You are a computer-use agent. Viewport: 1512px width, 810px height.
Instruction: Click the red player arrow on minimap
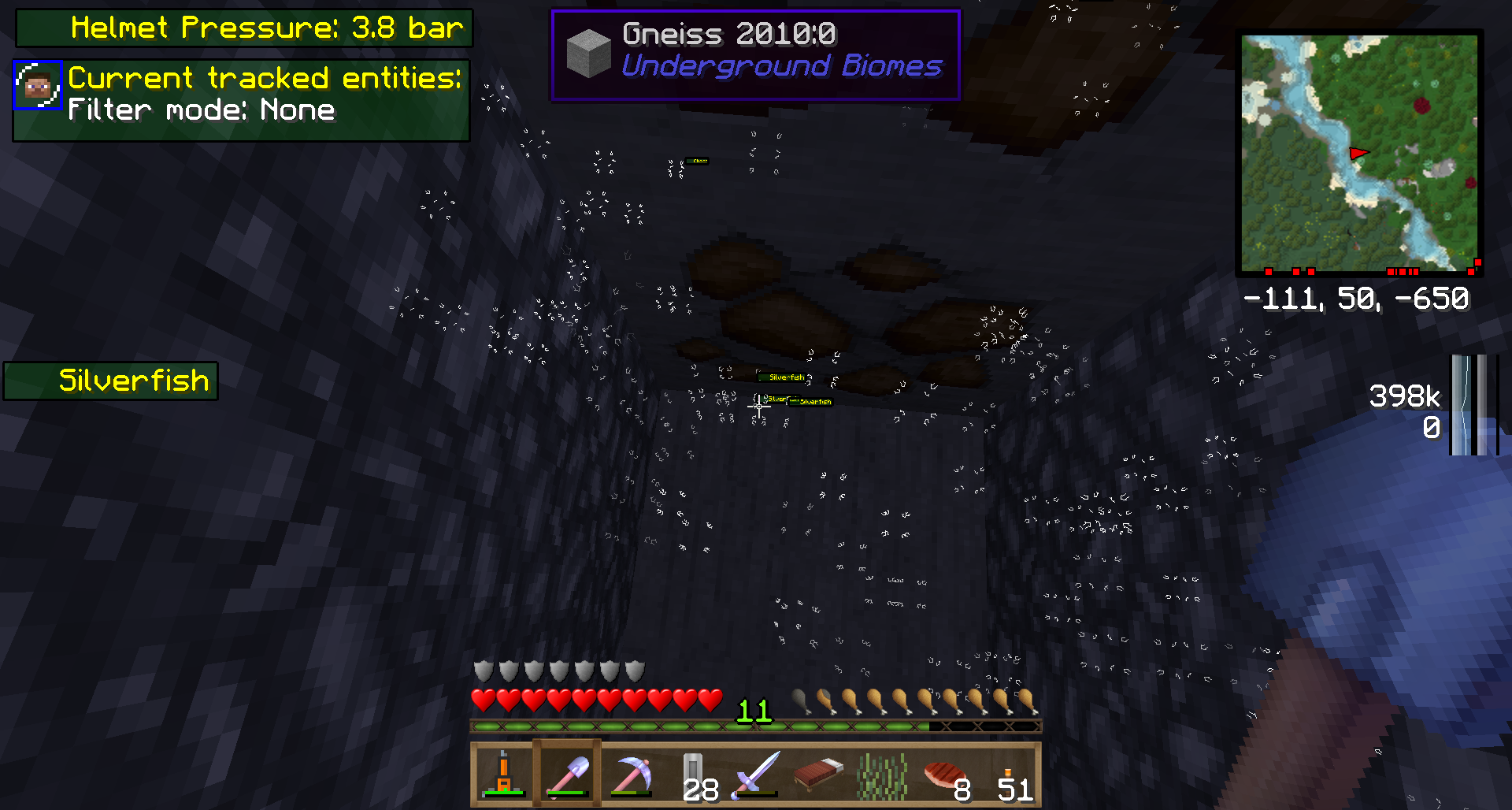pyautogui.click(x=1358, y=153)
